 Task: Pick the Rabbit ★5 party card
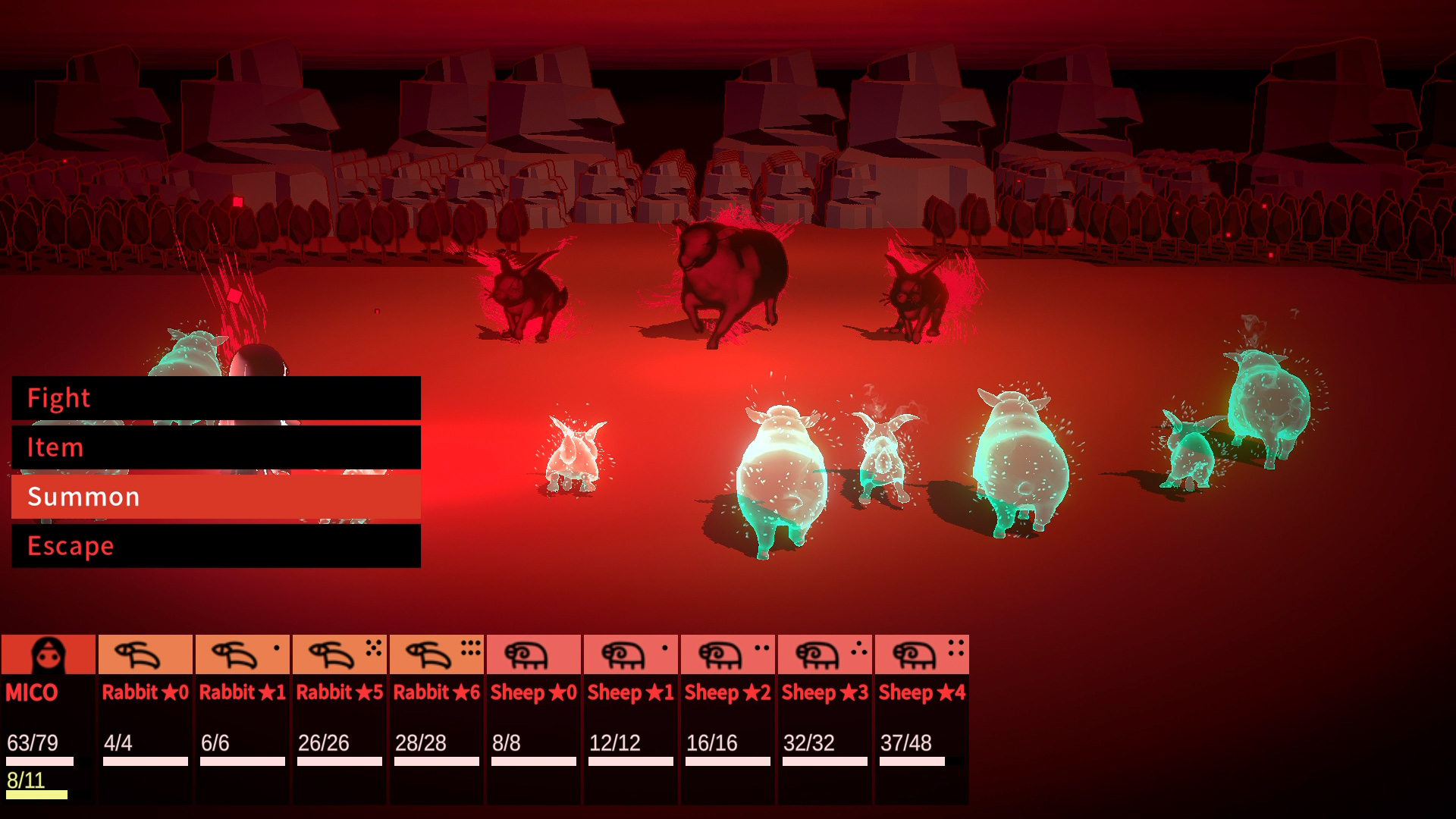pos(339,717)
